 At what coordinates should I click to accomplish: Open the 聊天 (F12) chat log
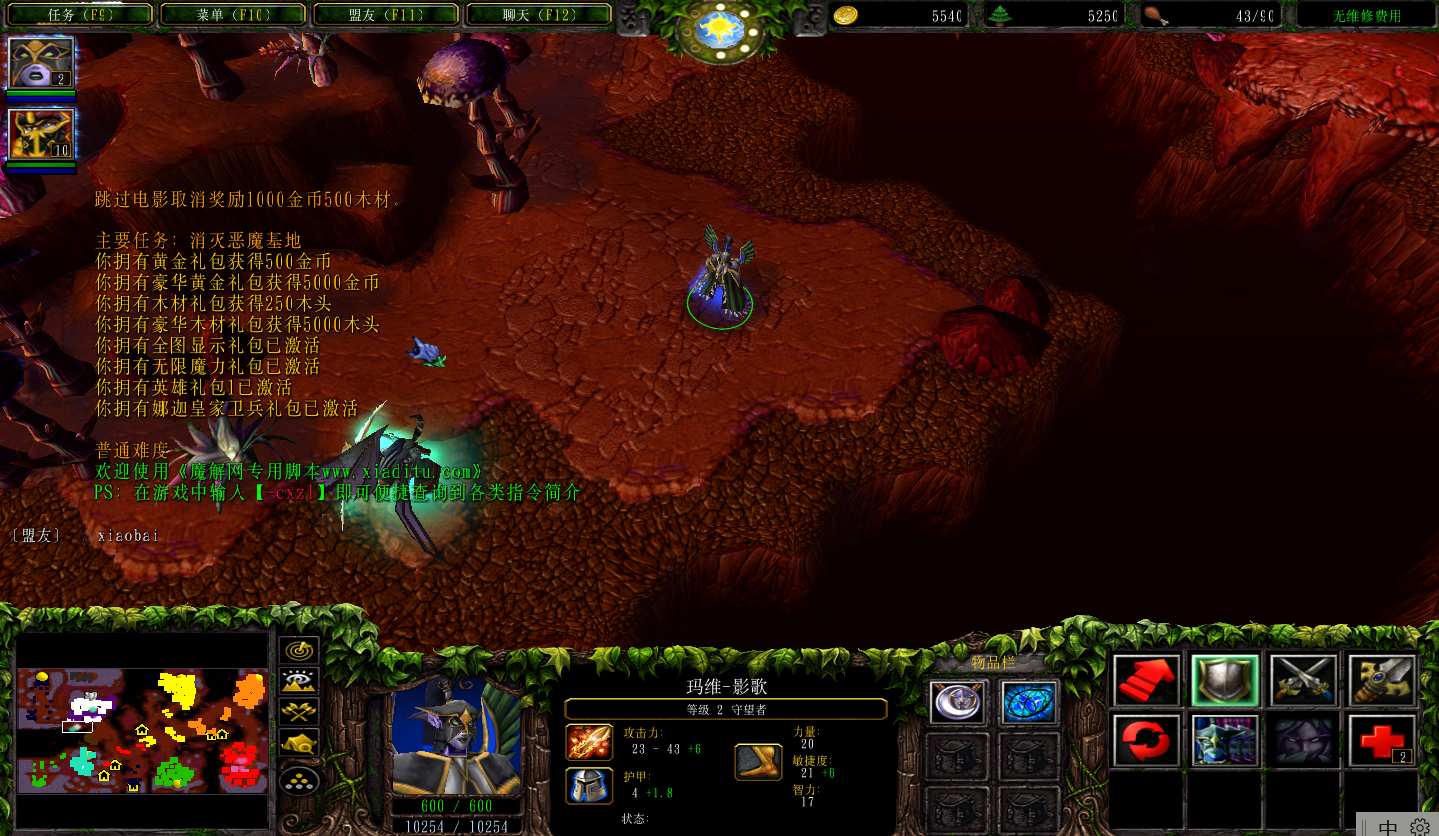point(538,15)
